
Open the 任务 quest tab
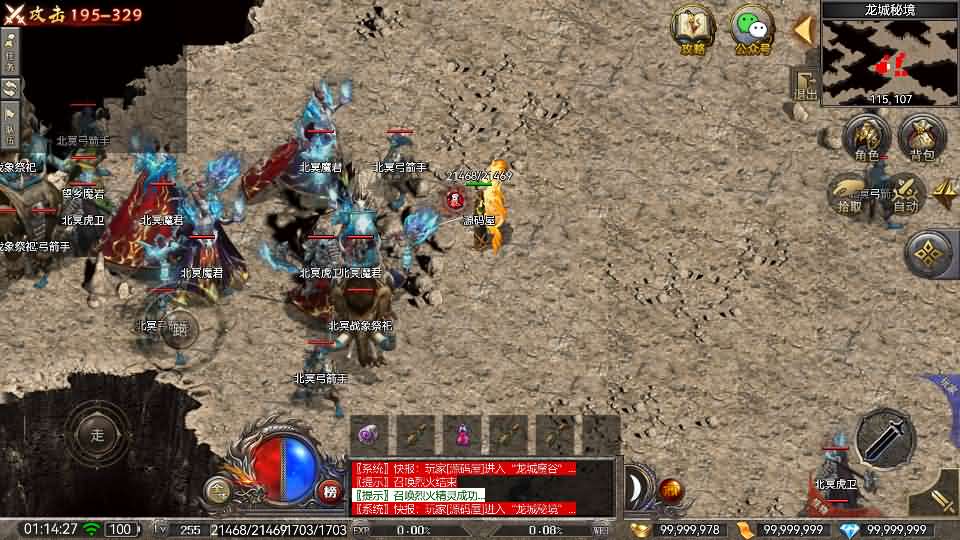[10, 50]
